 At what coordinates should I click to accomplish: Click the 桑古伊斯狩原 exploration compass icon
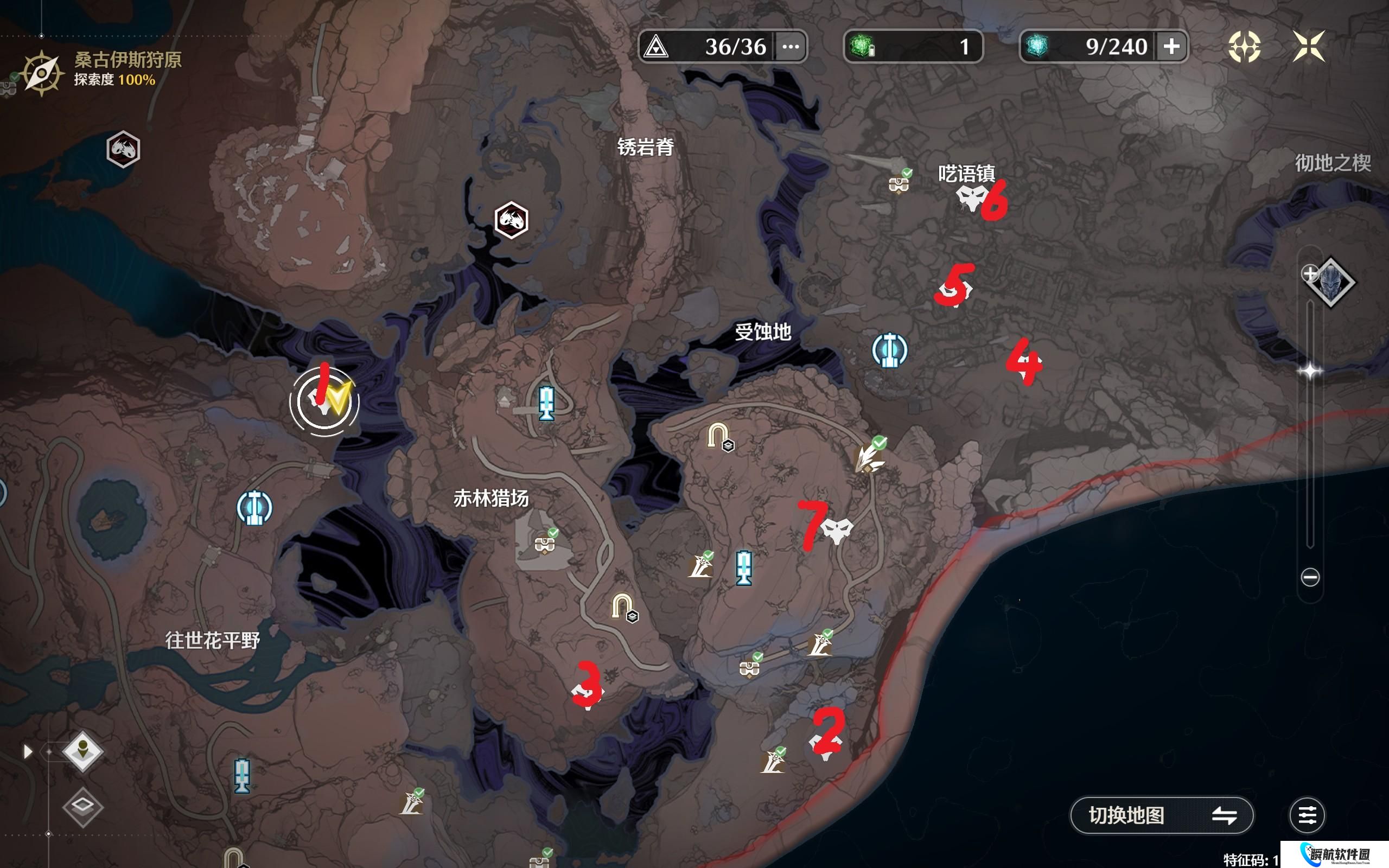41,73
